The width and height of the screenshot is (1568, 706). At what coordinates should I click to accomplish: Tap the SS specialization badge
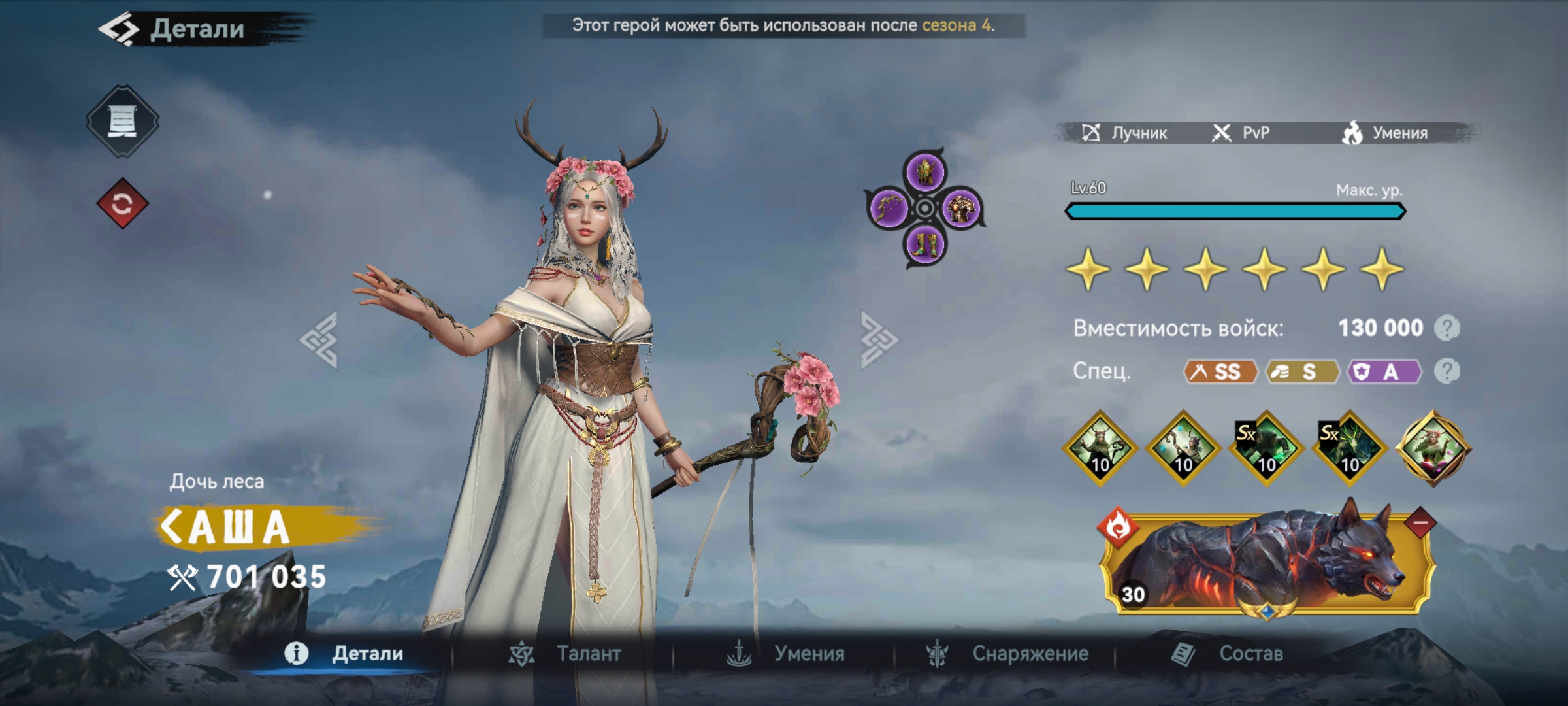pyautogui.click(x=1220, y=372)
